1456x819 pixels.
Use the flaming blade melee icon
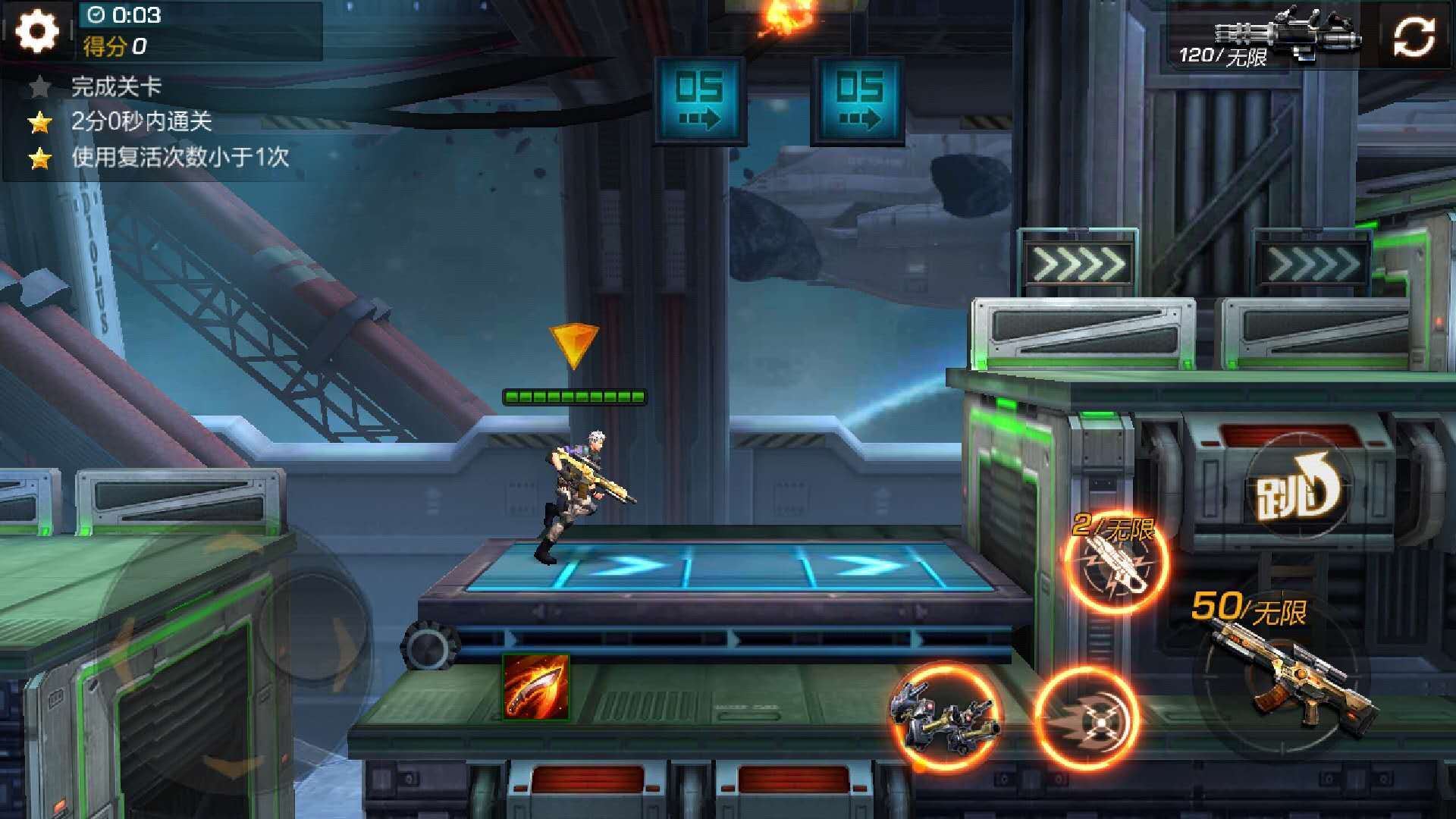(x=535, y=687)
